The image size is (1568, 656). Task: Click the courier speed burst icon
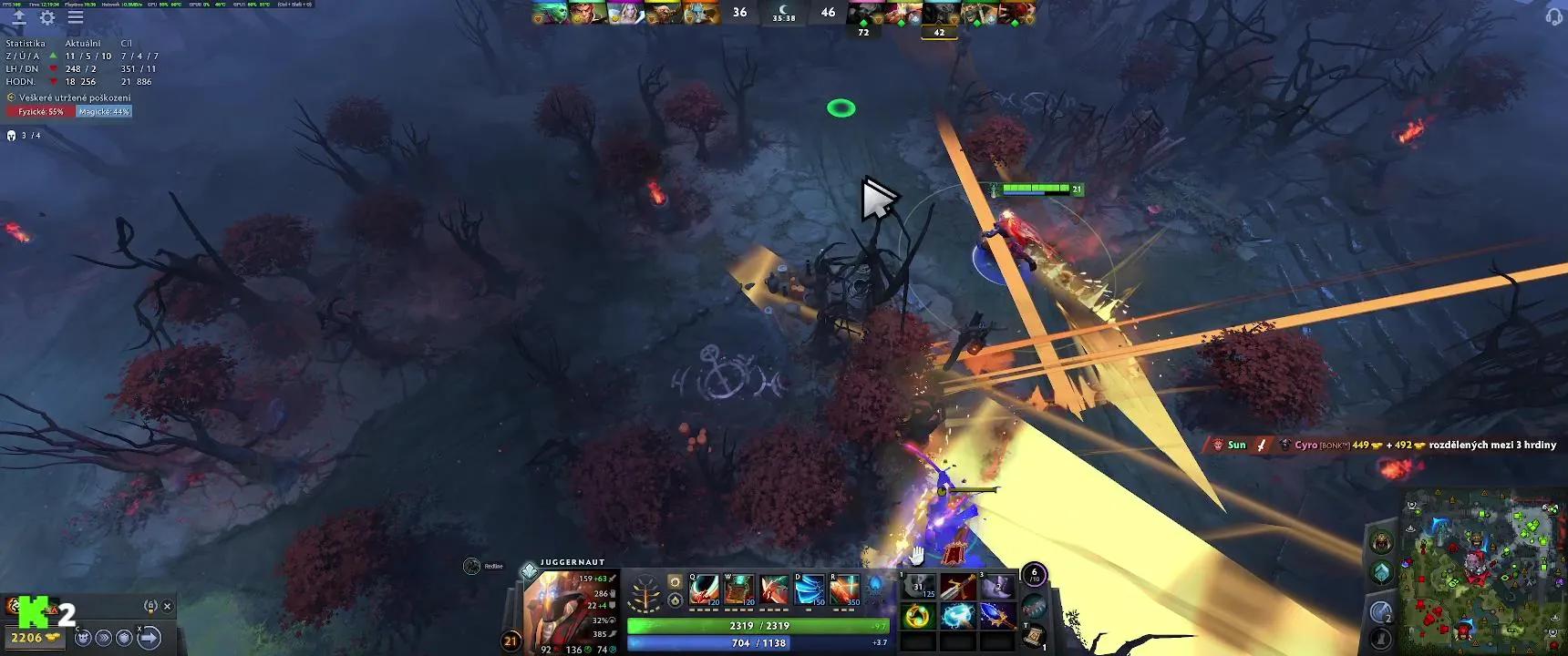point(103,638)
